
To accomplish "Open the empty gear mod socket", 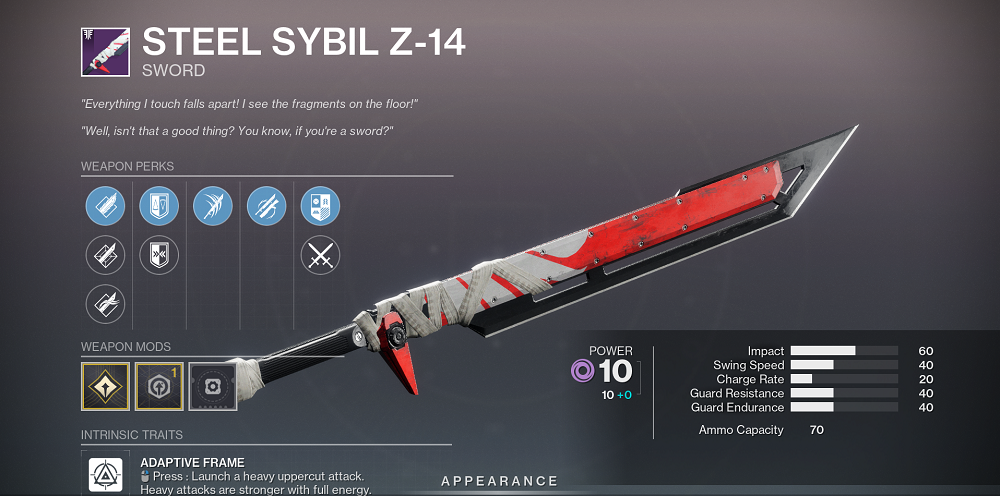I will pyautogui.click(x=213, y=386).
